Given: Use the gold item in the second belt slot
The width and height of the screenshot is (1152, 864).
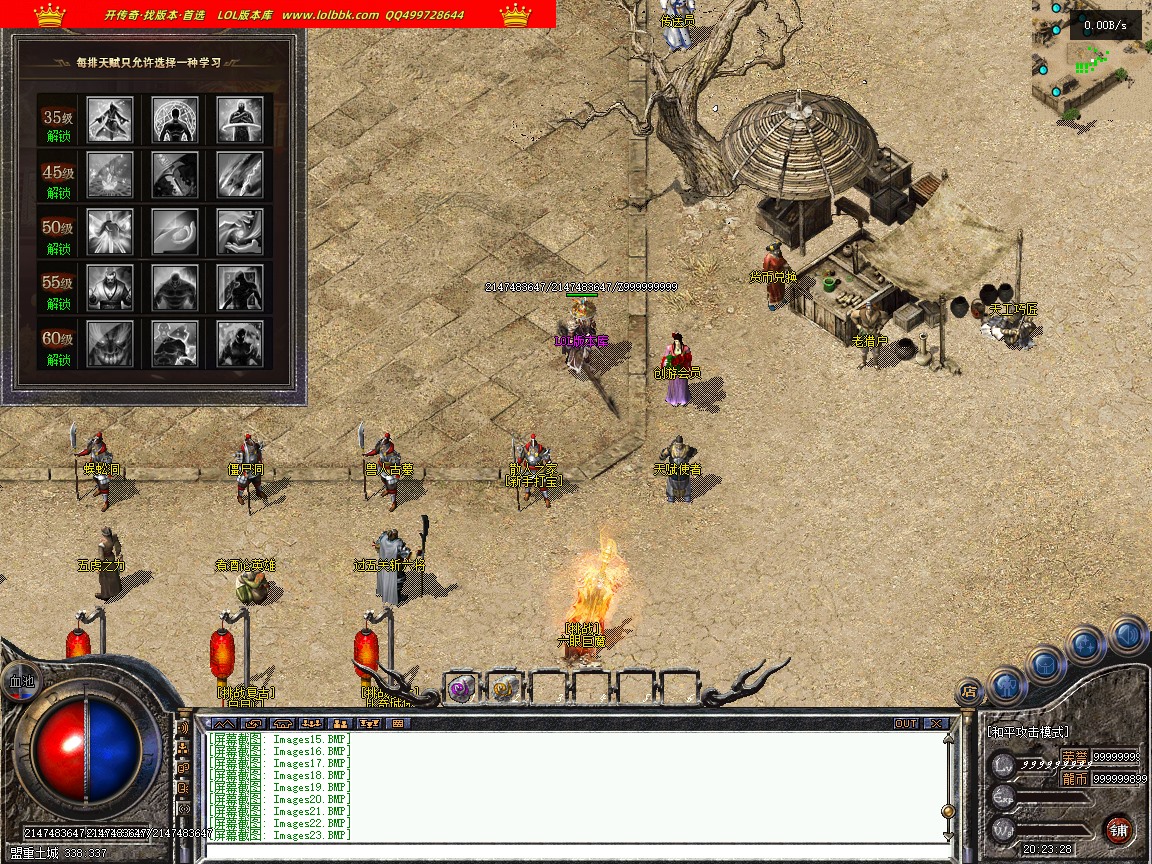Looking at the screenshot, I should tap(505, 688).
